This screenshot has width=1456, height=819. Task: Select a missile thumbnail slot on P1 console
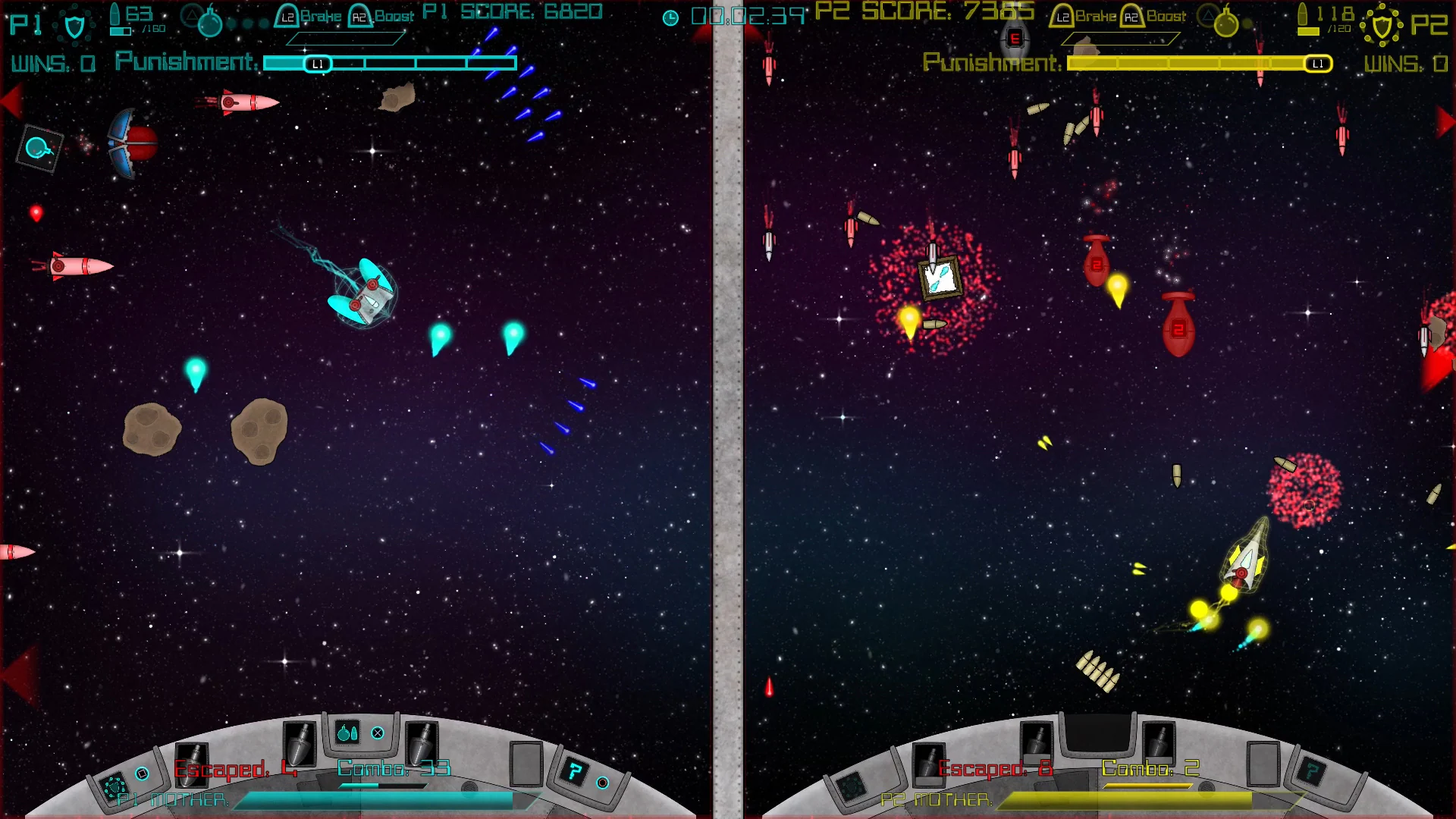(300, 745)
